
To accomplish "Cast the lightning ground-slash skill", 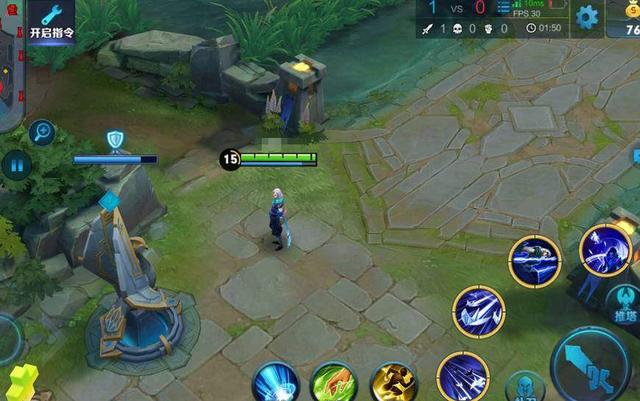I will tap(536, 261).
